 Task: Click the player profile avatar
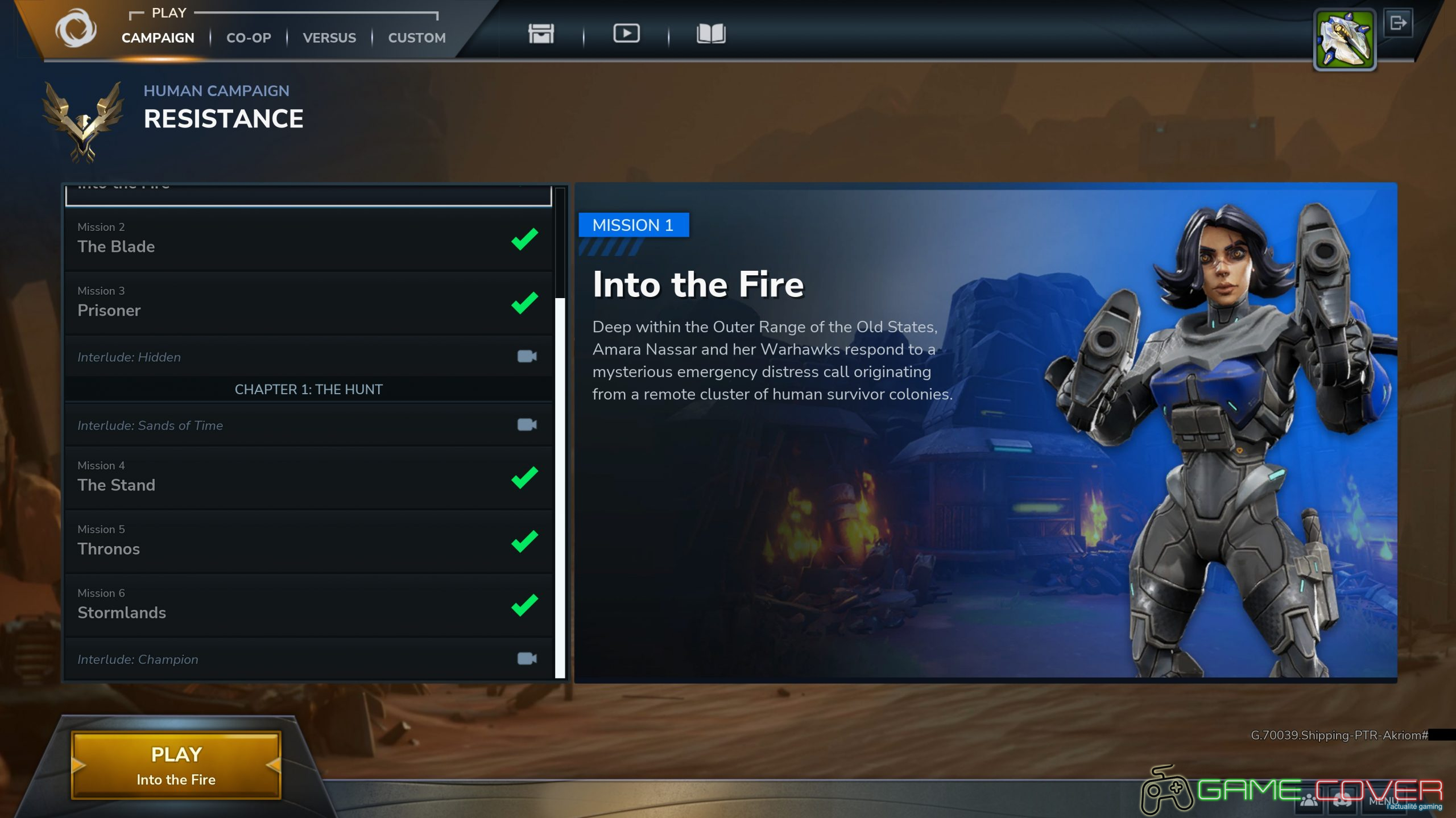(1344, 40)
